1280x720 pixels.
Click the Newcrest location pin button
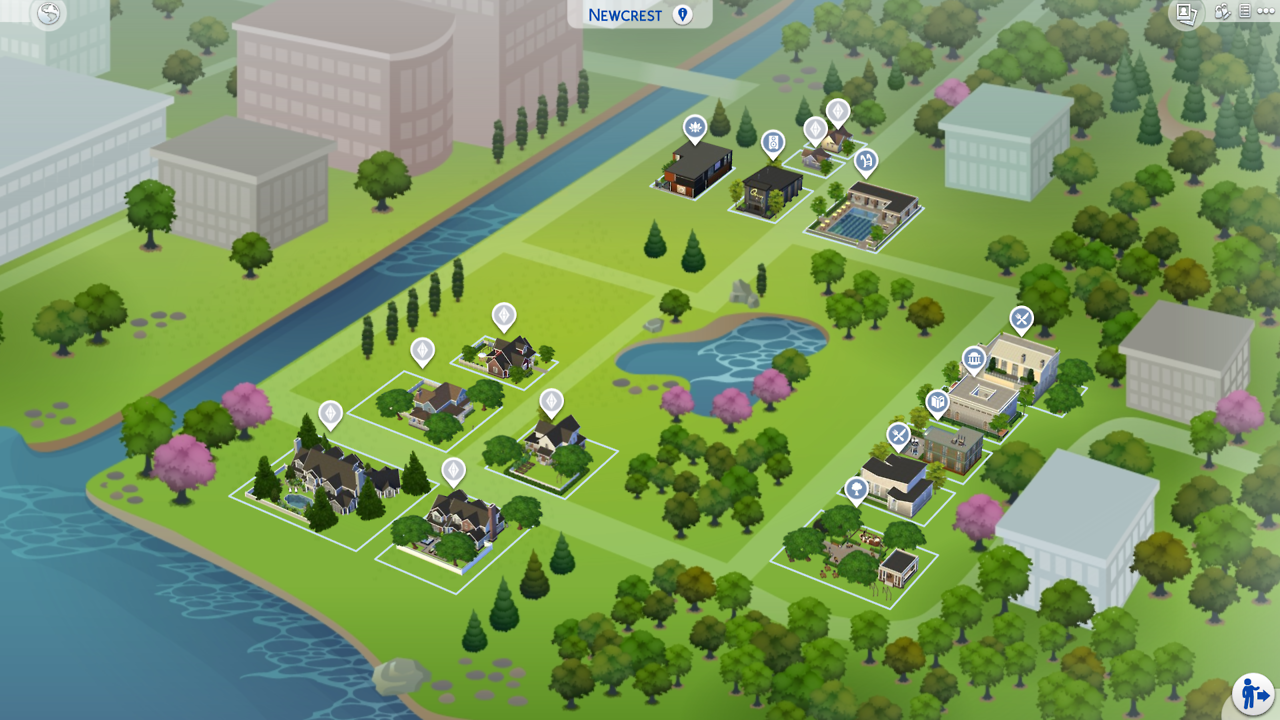[x=683, y=14]
